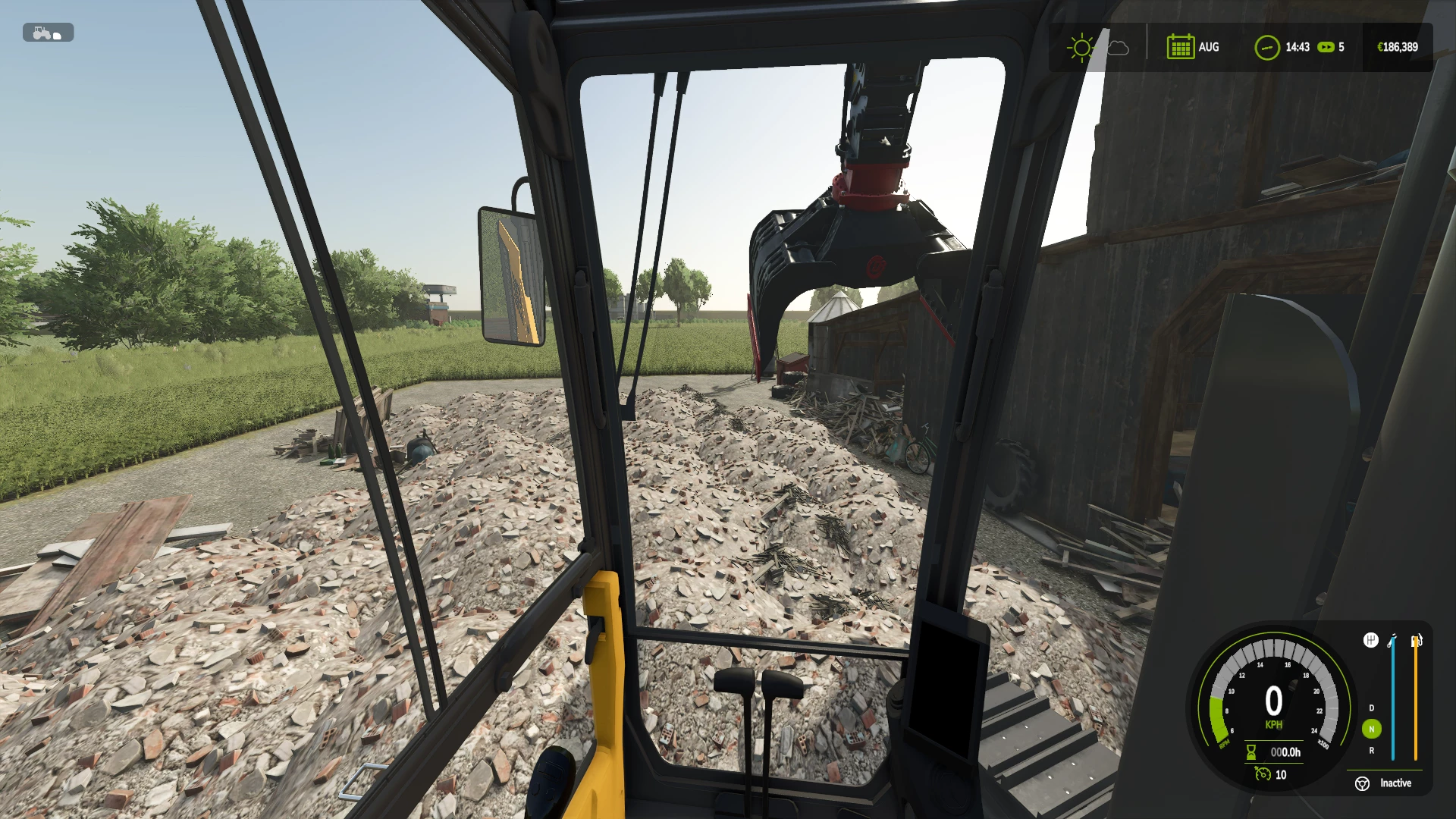Select the steering wheel Inactive icon
The width and height of the screenshot is (1456, 819).
pyautogui.click(x=1362, y=783)
